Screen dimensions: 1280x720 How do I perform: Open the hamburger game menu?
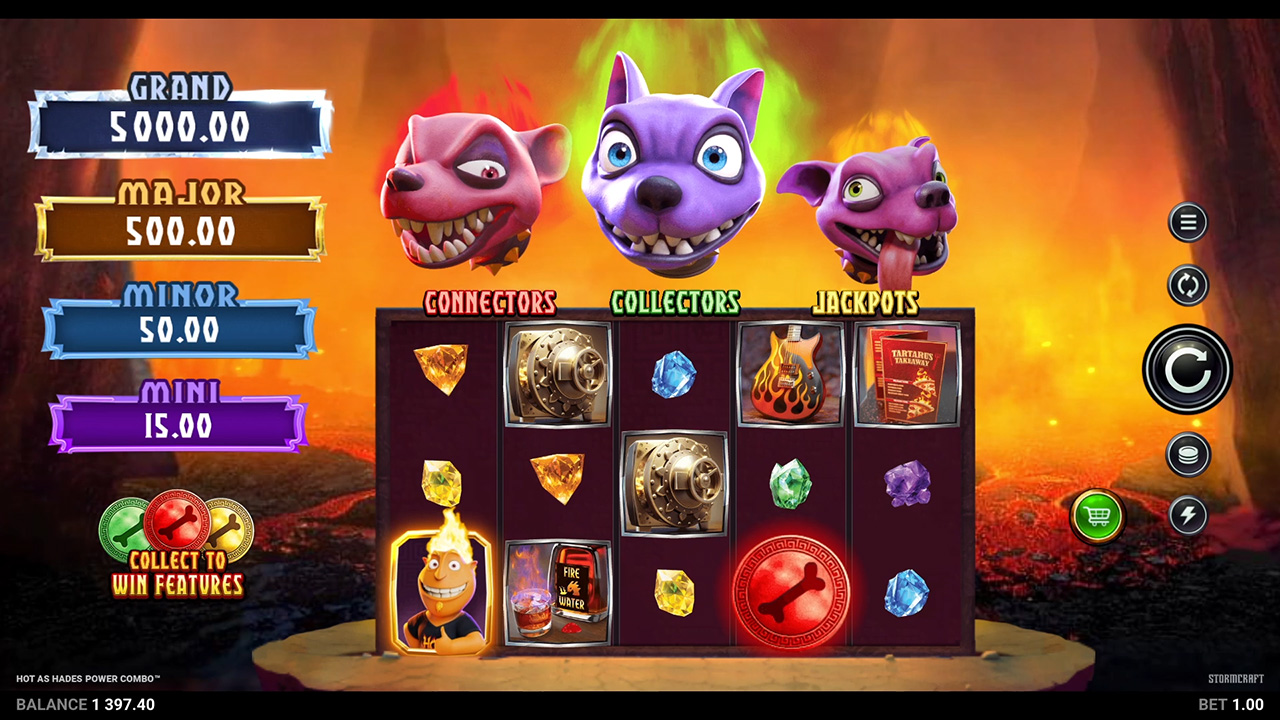coord(1187,222)
